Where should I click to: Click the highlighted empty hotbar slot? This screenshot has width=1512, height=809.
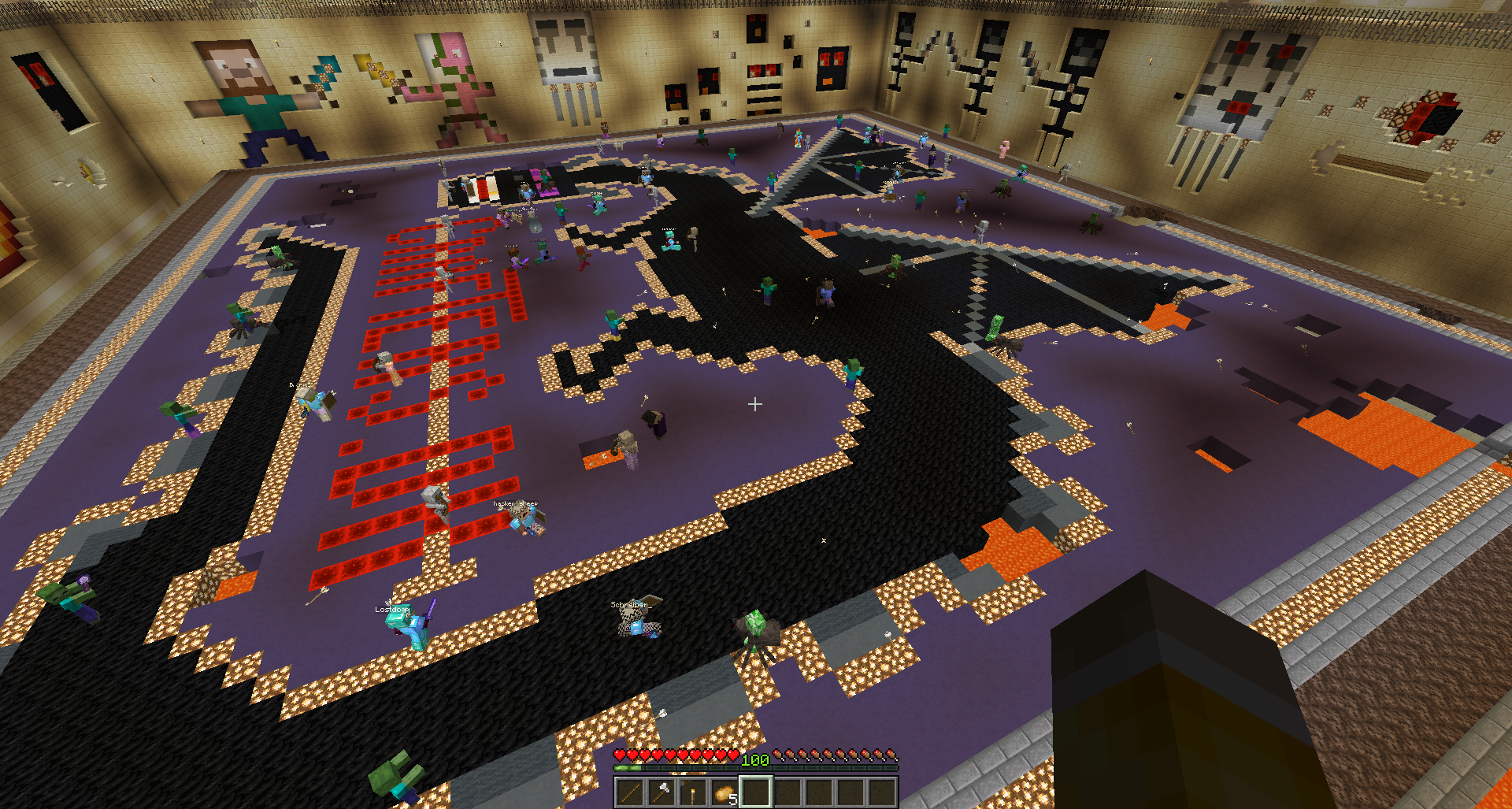756,792
